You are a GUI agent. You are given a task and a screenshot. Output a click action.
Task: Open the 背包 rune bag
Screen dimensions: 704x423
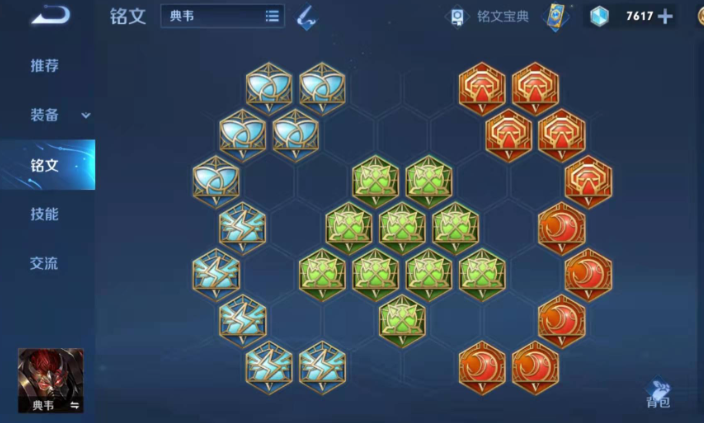pyautogui.click(x=657, y=393)
